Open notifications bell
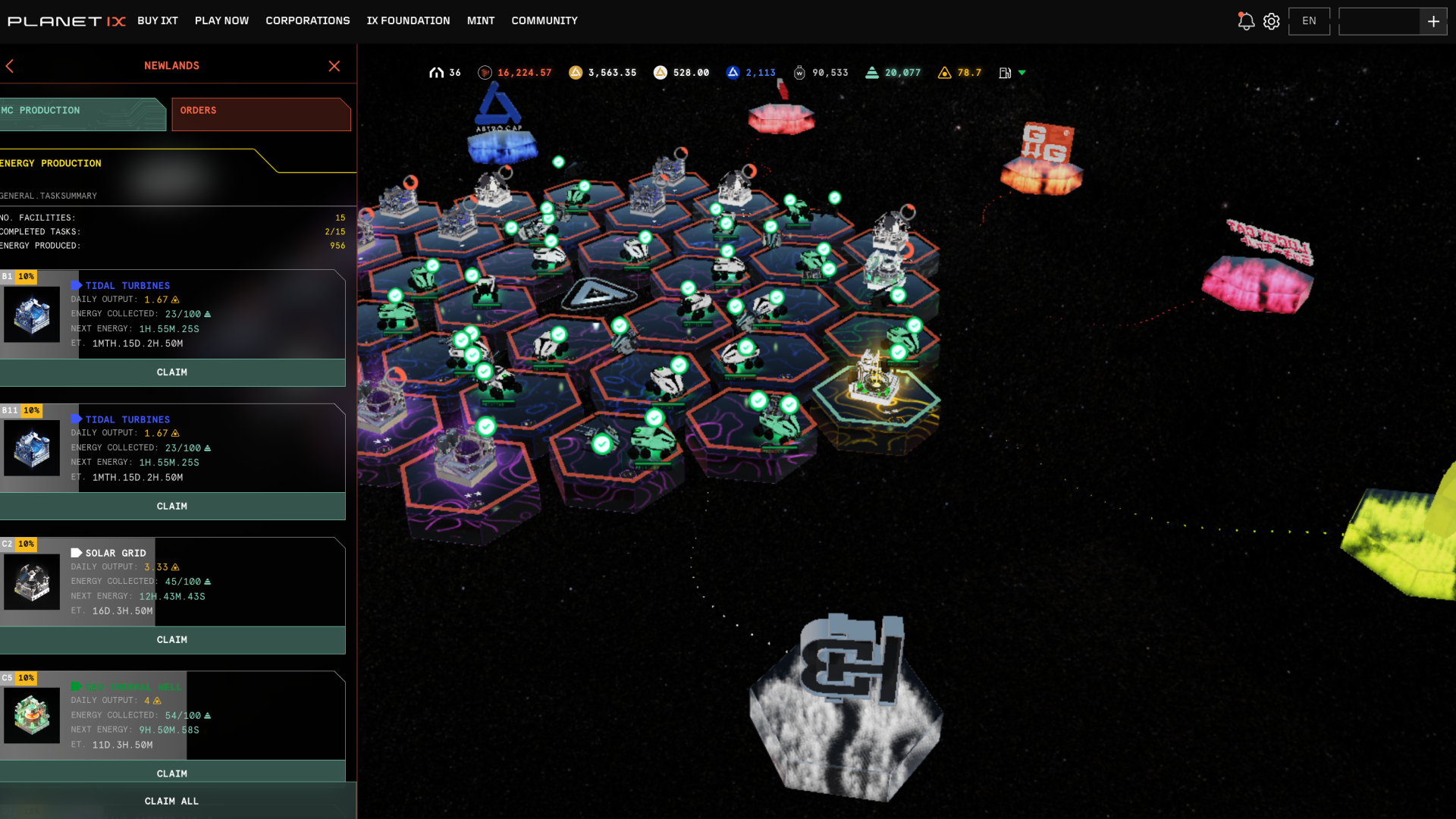 pyautogui.click(x=1245, y=21)
